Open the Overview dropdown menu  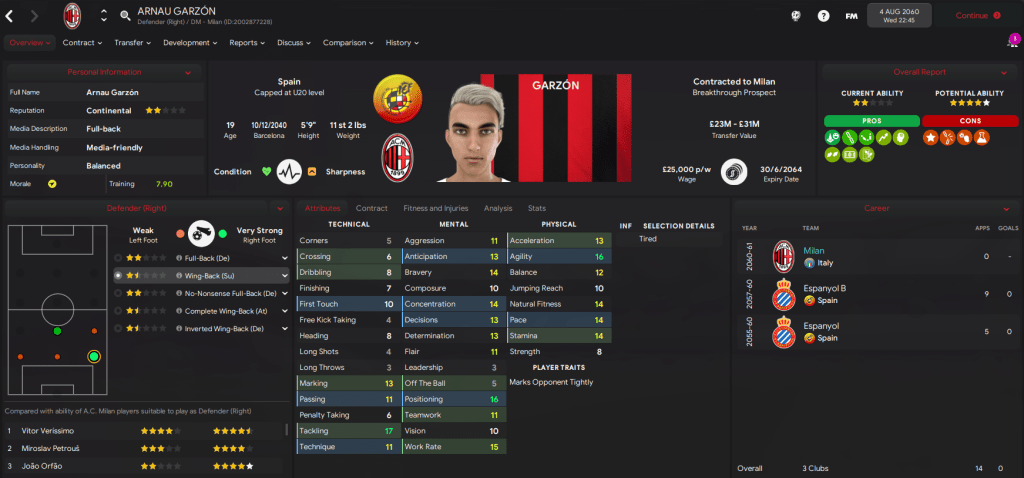29,43
